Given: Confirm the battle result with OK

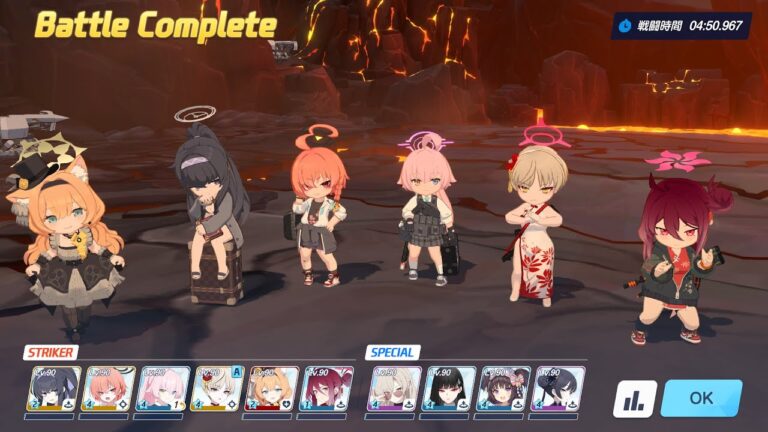Looking at the screenshot, I should 701,397.
